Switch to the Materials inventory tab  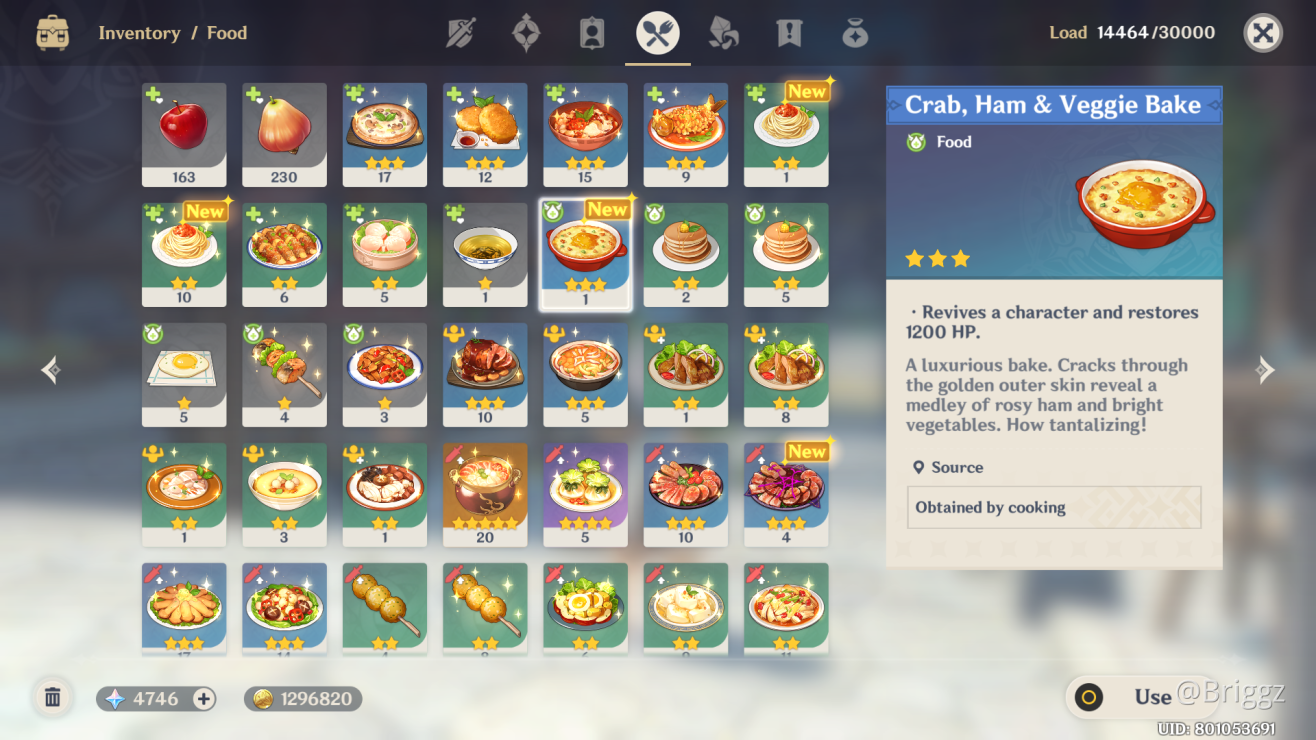tap(723, 33)
